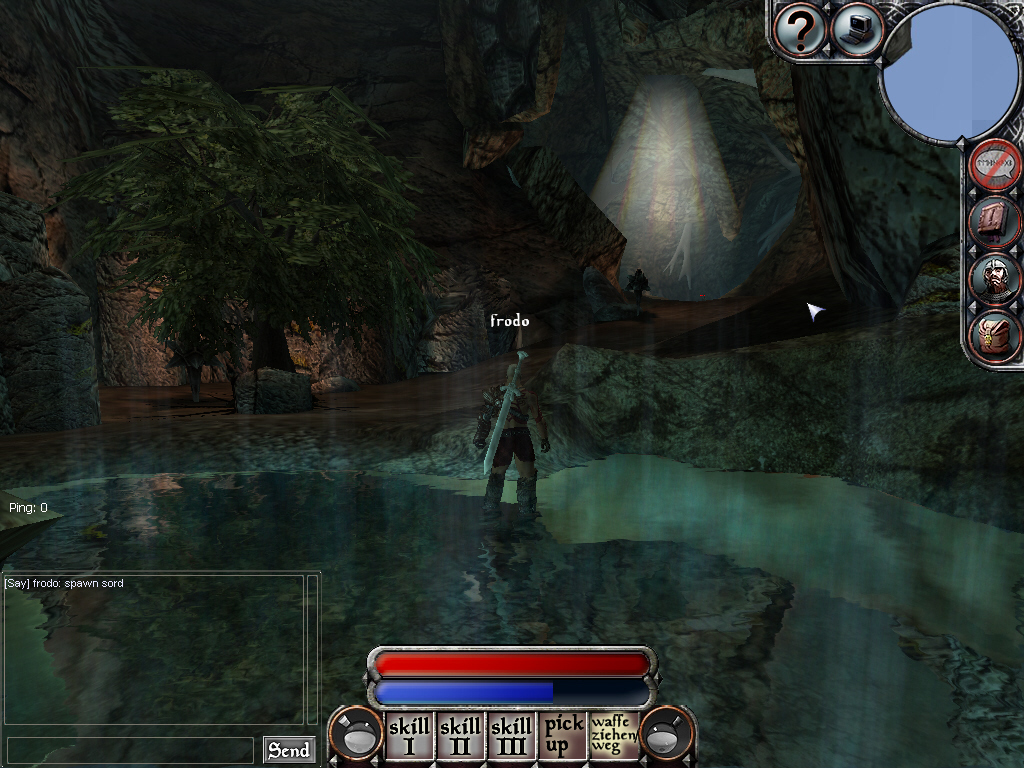The image size is (1024, 768).
Task: Open the backpack inventory icon
Action: 995,336
